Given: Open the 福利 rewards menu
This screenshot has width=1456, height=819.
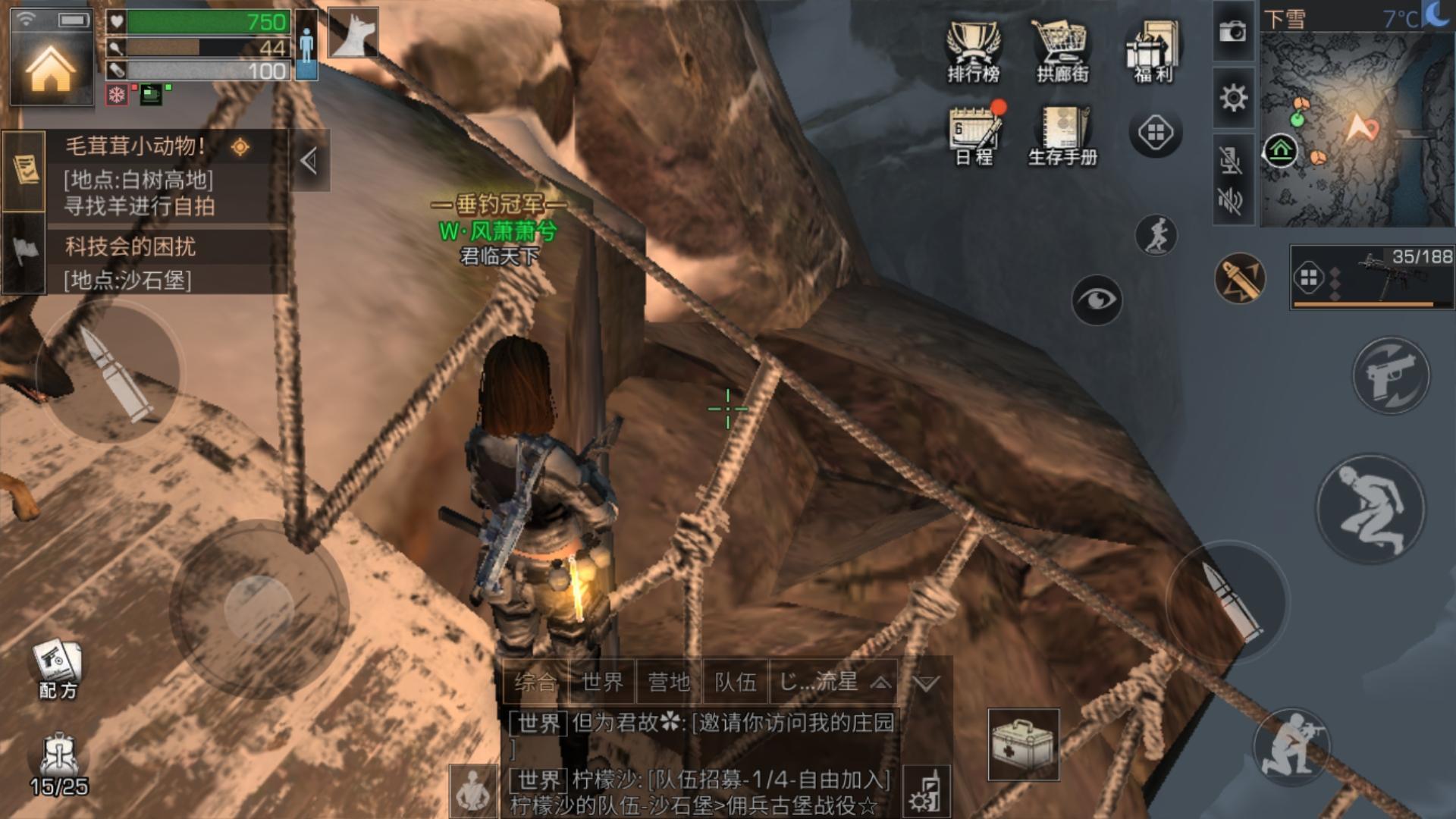Looking at the screenshot, I should [1153, 52].
